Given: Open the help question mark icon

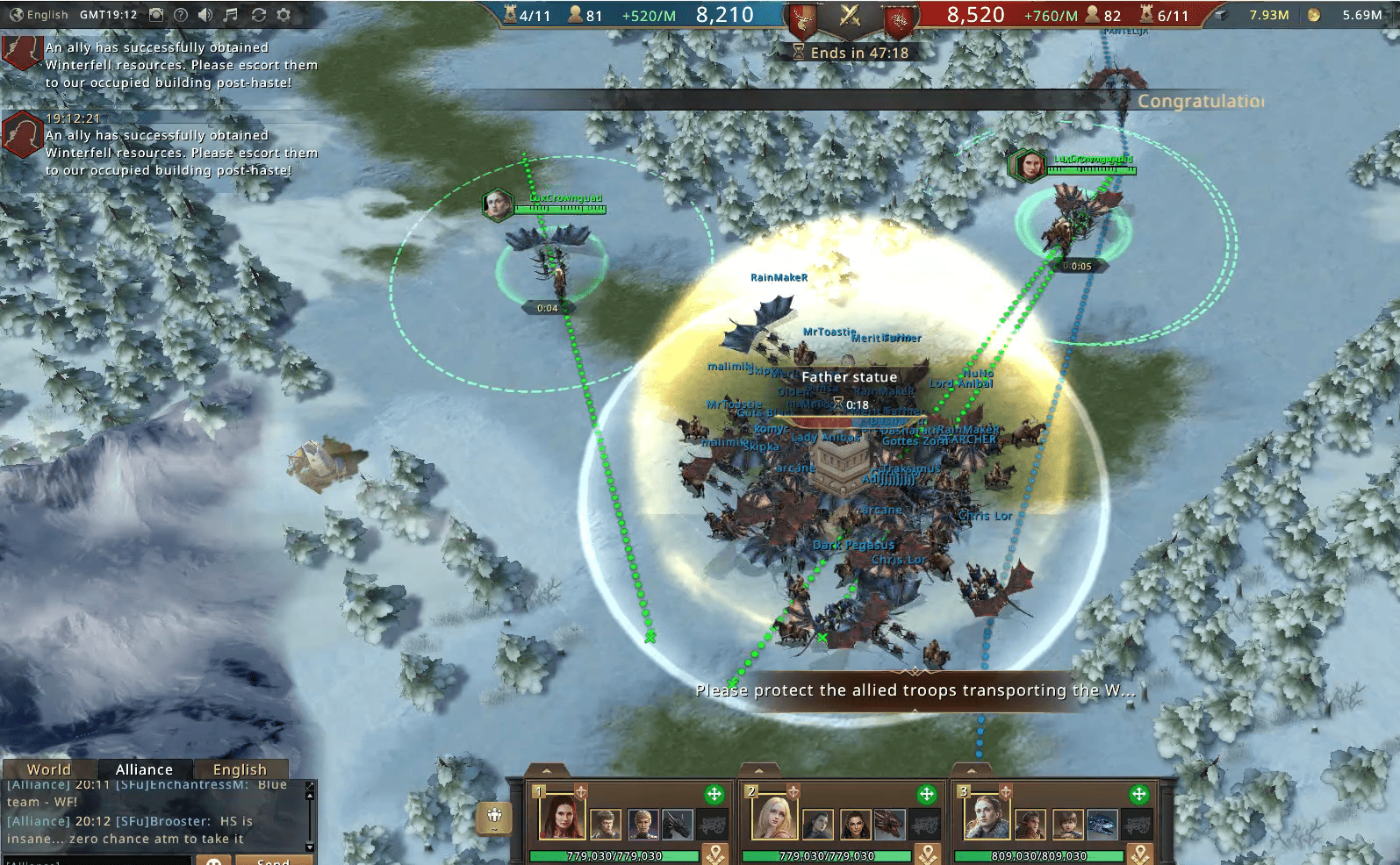Looking at the screenshot, I should click(x=181, y=15).
